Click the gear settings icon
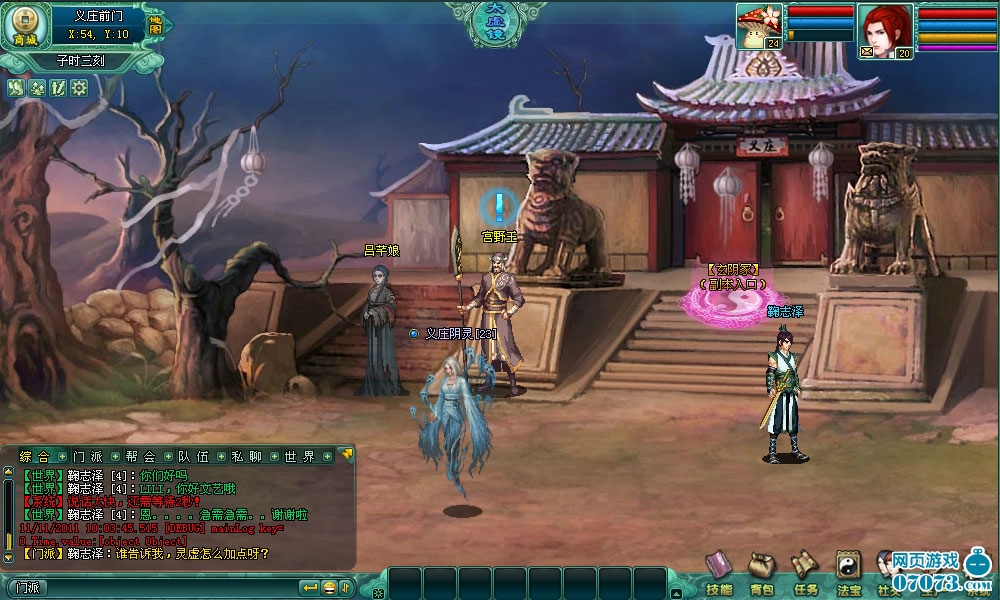 coord(79,88)
